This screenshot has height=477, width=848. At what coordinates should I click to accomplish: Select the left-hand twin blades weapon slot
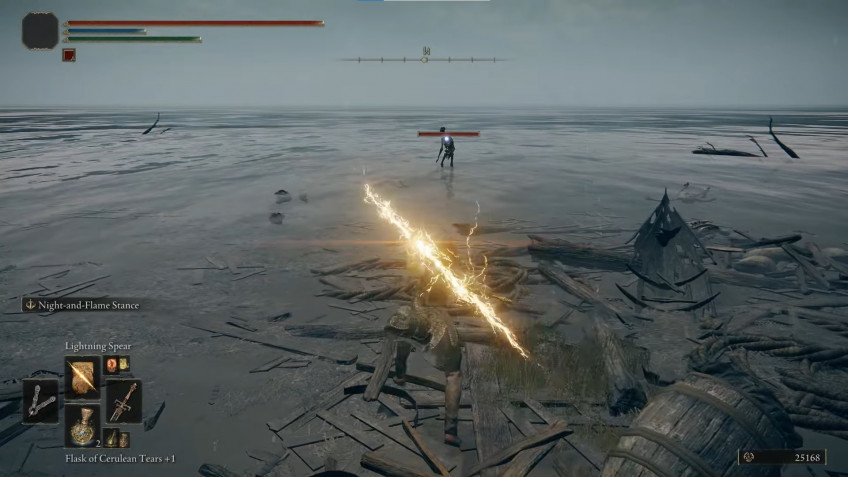[x=41, y=400]
